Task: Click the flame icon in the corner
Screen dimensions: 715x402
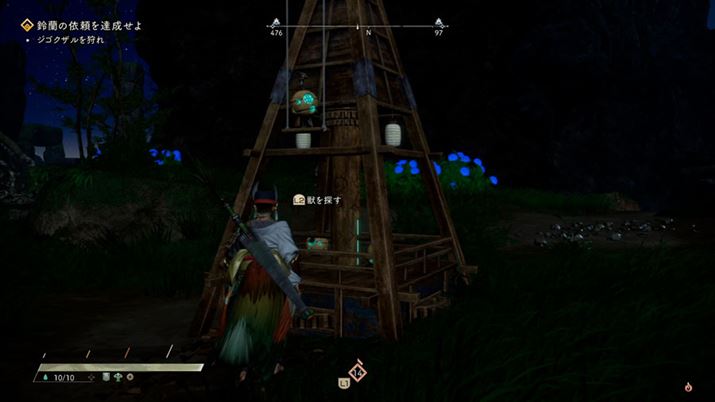Action: [688, 386]
